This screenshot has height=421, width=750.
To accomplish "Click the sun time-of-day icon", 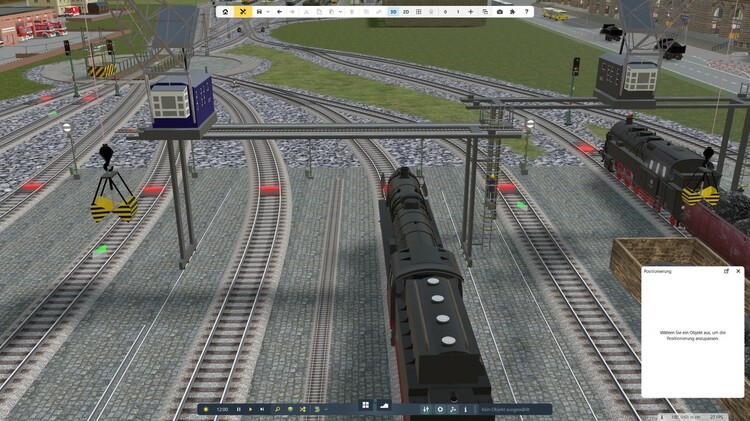I will point(206,409).
